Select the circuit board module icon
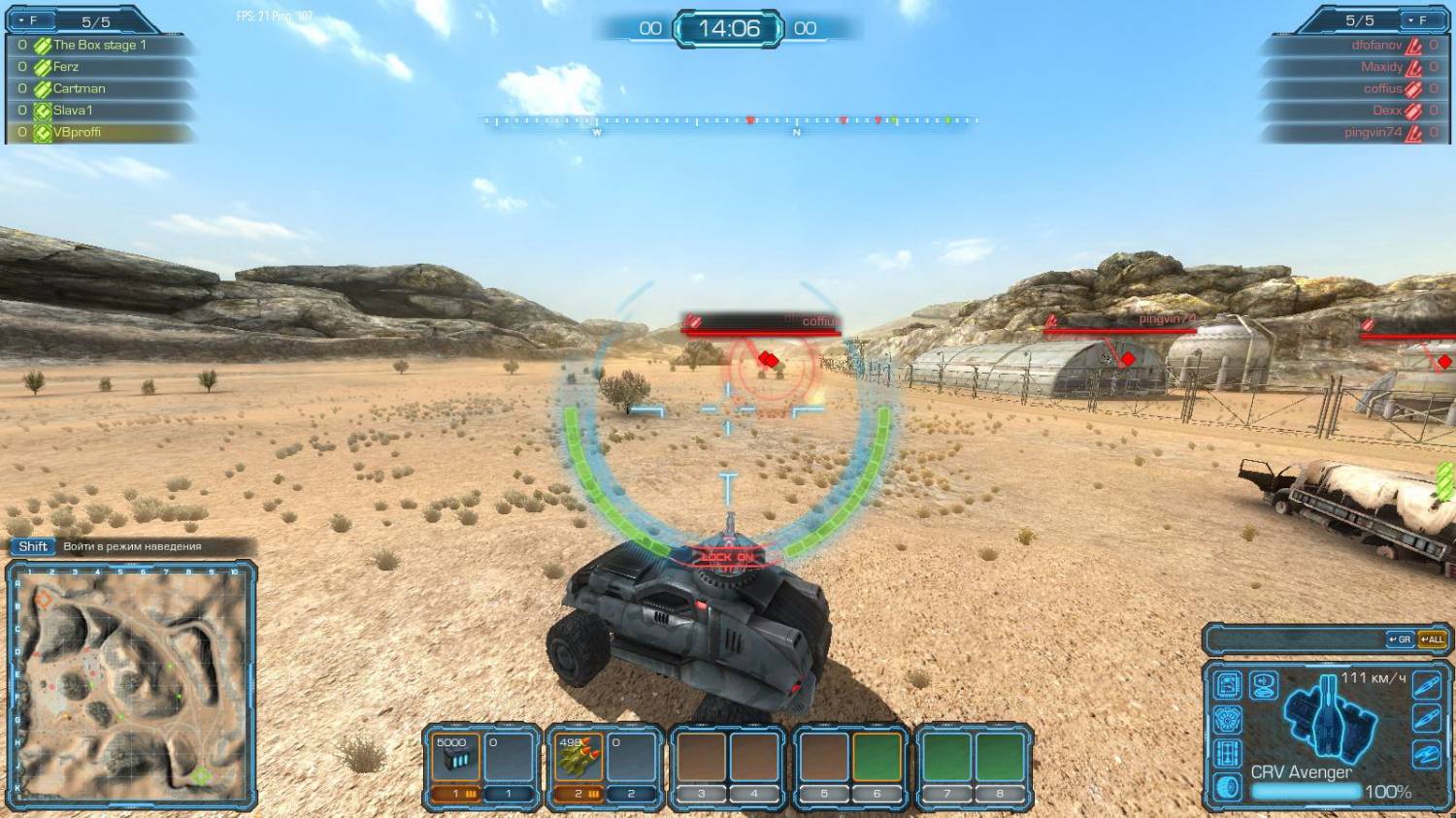The height and width of the screenshot is (818, 1456). pos(1228,685)
